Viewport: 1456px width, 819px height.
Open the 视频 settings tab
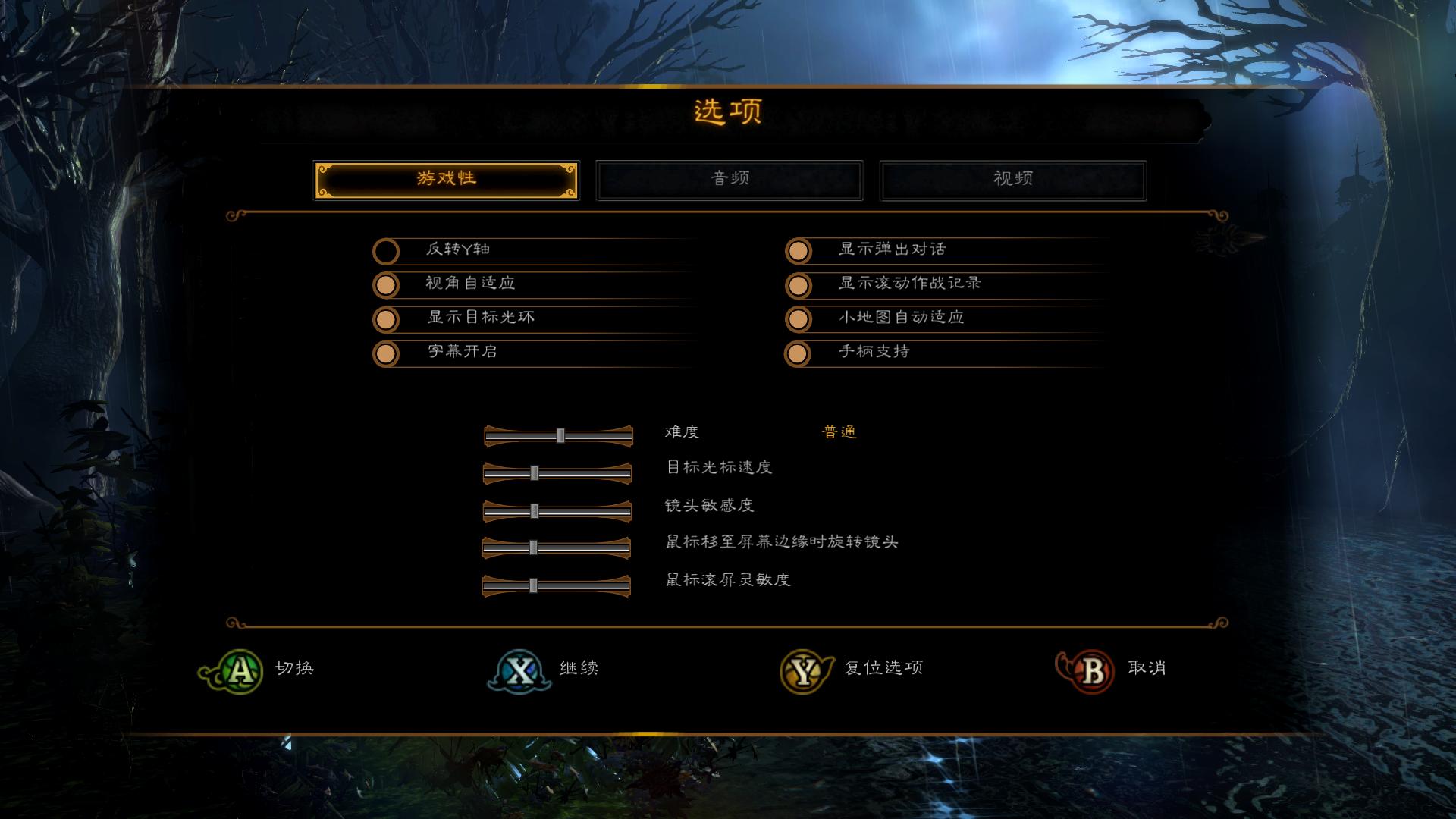click(x=1012, y=179)
